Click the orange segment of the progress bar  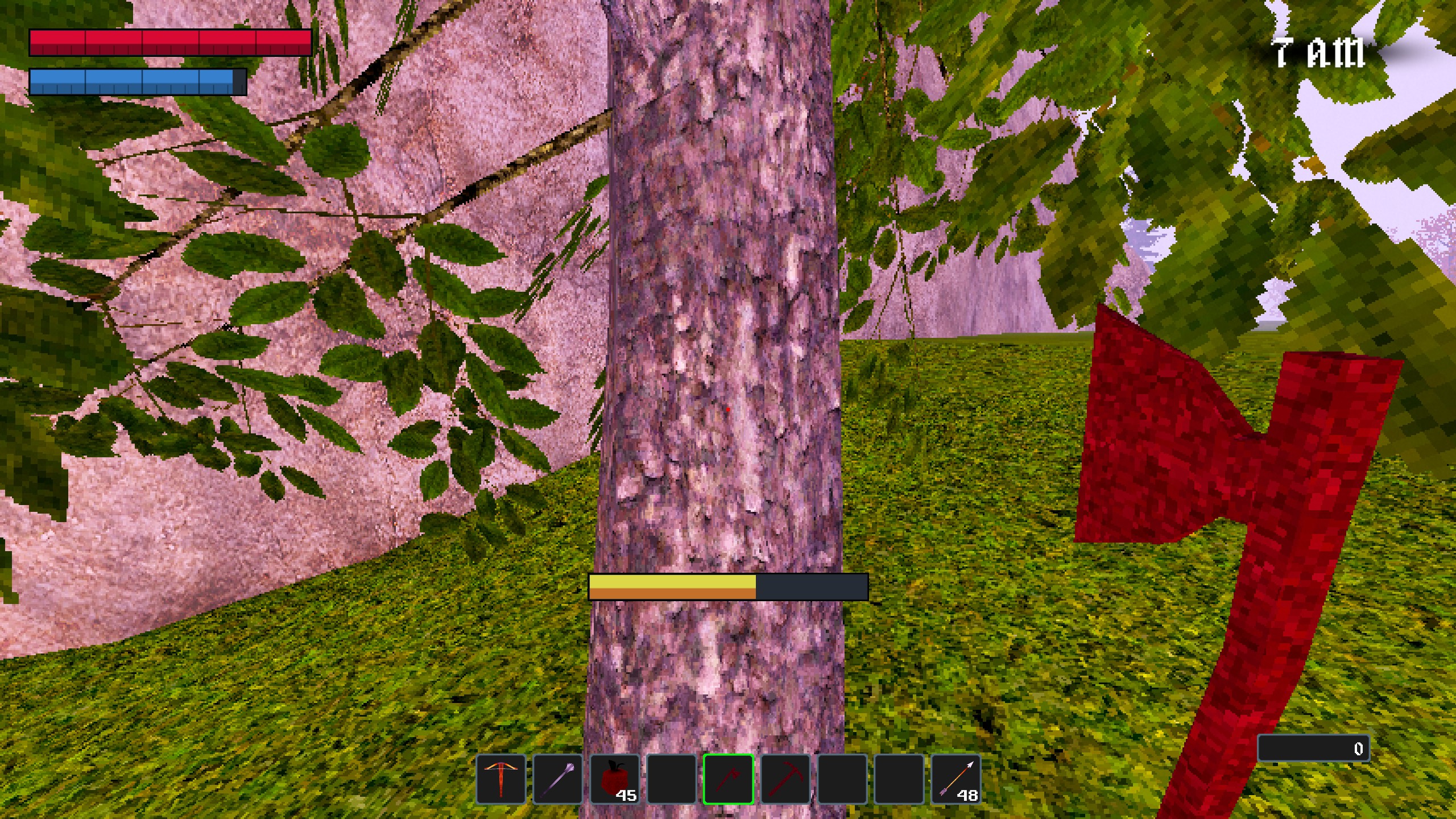[x=671, y=594]
